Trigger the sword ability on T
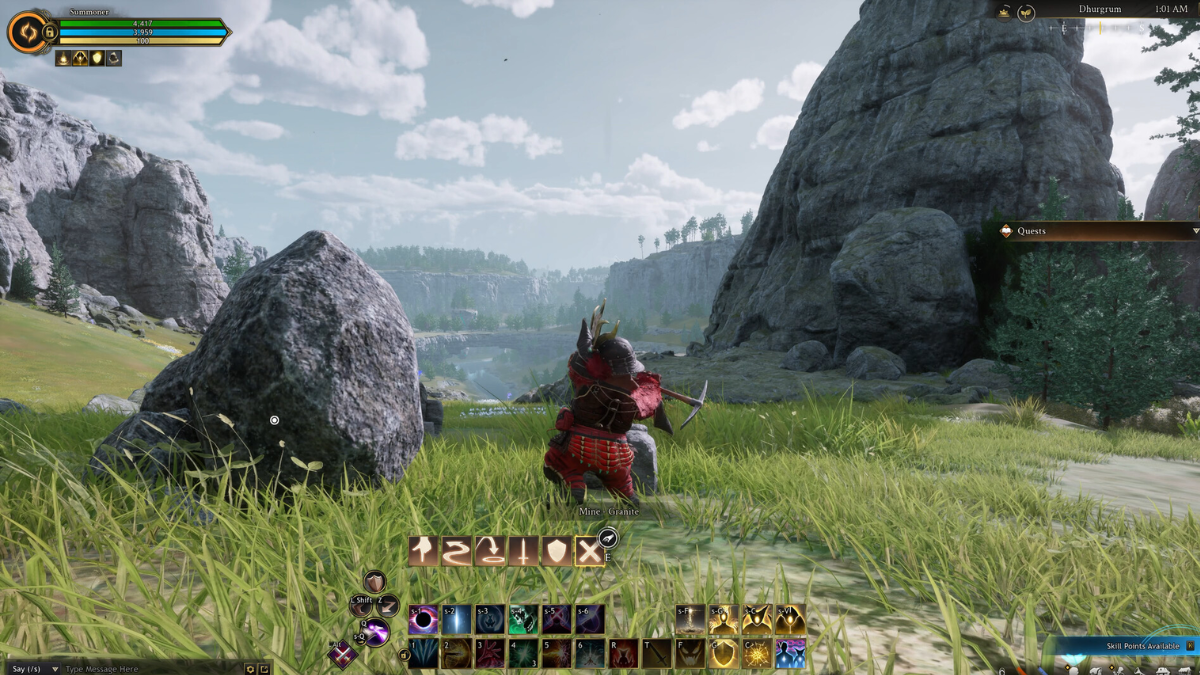1200x675 pixels. click(657, 654)
